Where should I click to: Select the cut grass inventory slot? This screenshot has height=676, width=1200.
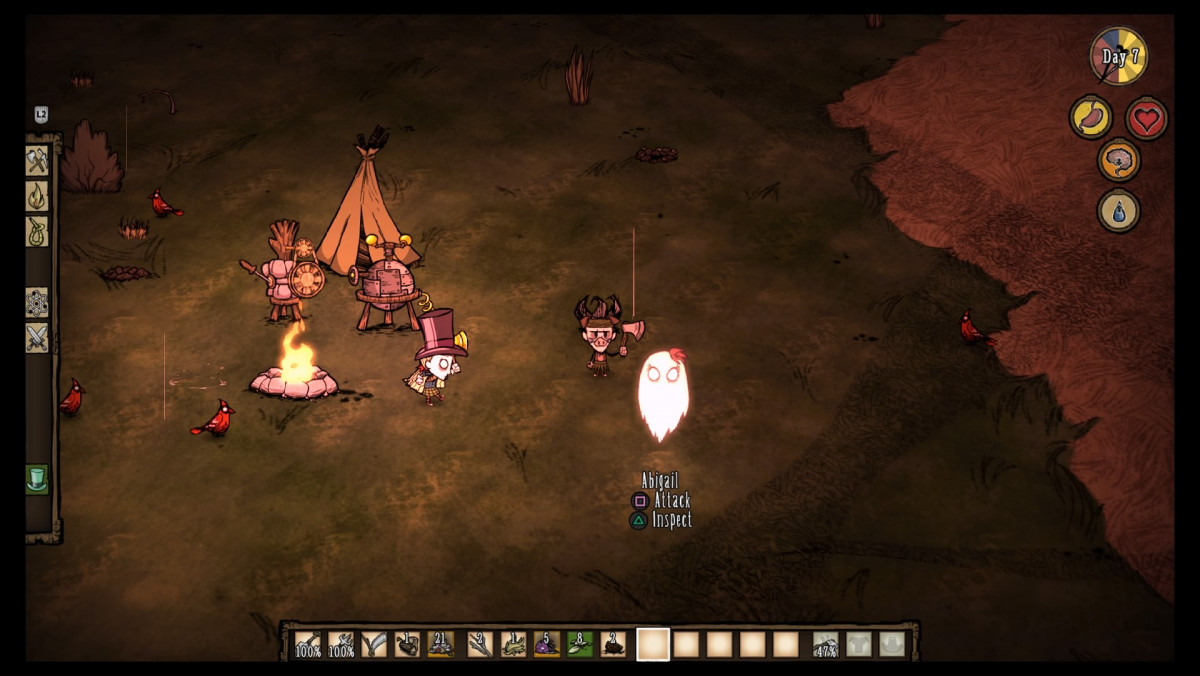point(514,644)
